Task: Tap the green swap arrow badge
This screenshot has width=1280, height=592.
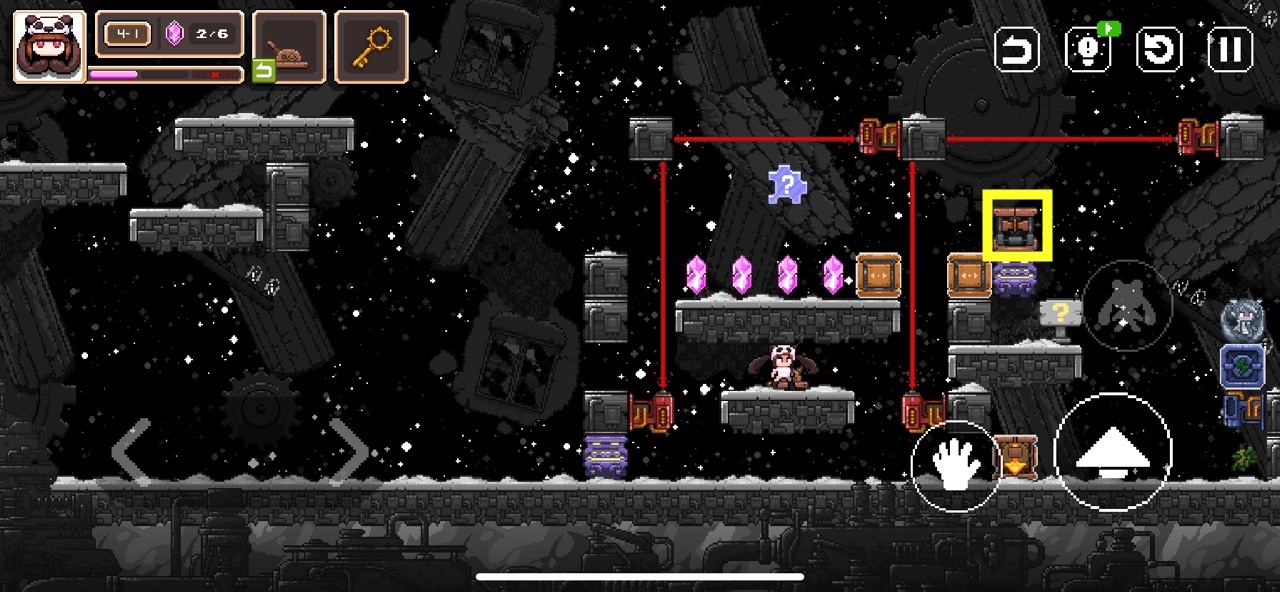Action: [263, 70]
